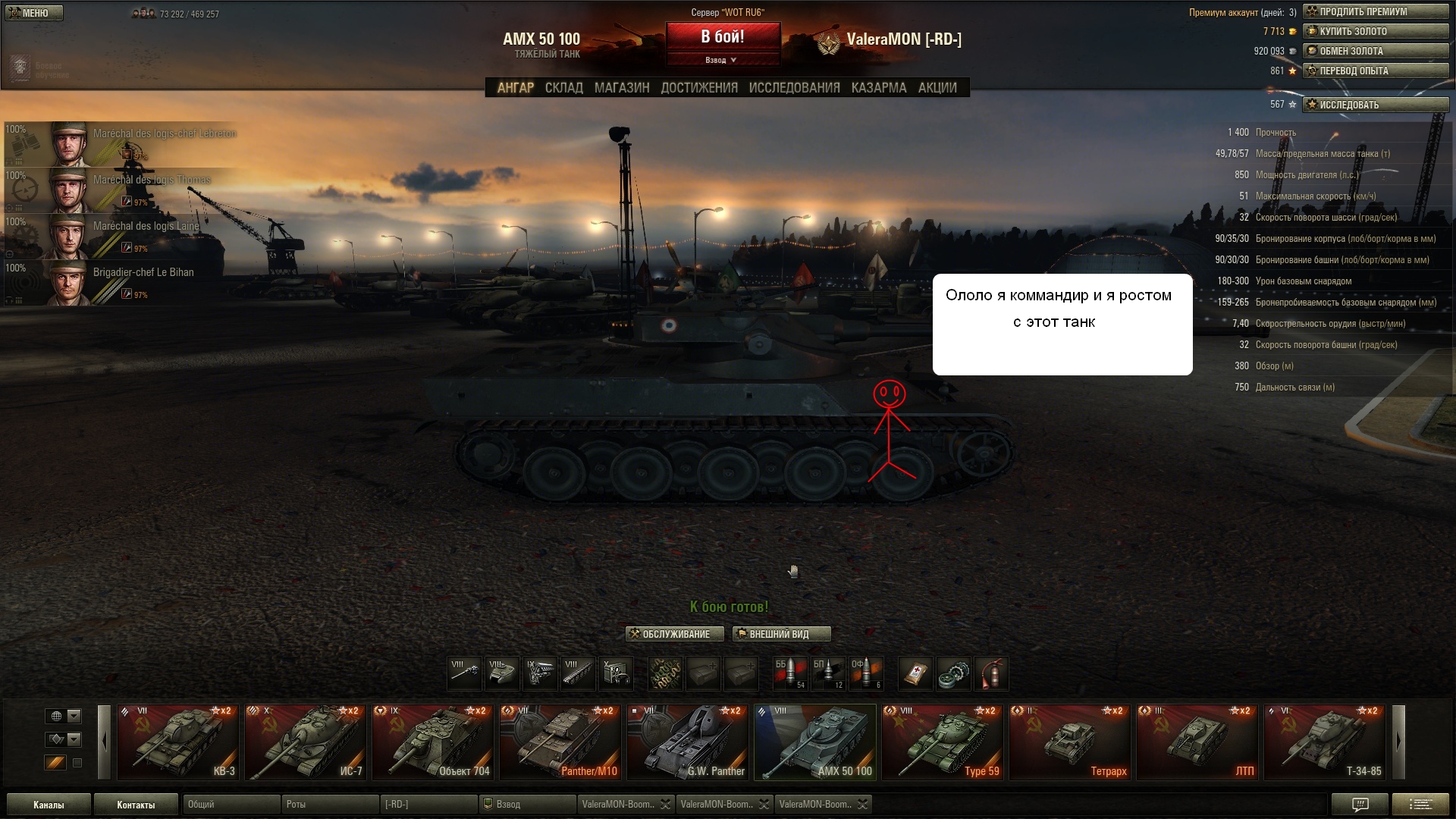The width and height of the screenshot is (1456, 819).
Task: Open the МАГАЗИН tab
Action: click(622, 88)
